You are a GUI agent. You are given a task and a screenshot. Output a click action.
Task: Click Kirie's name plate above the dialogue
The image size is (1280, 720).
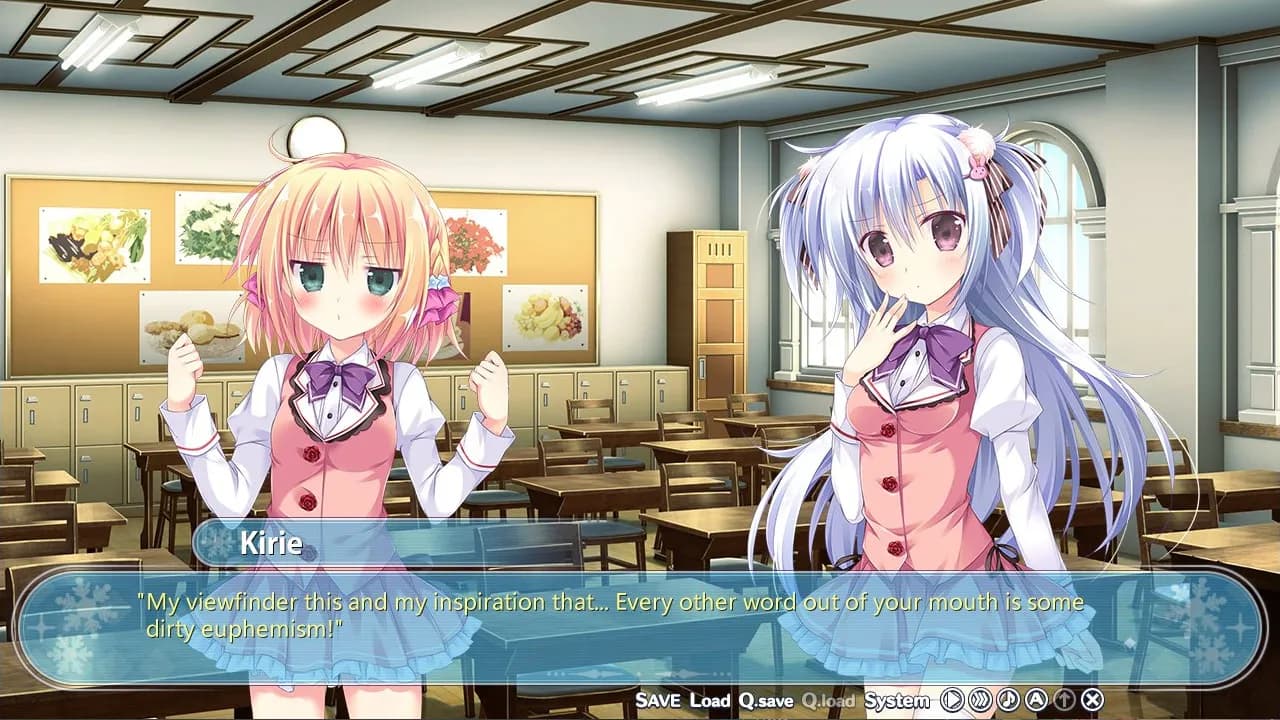click(270, 544)
